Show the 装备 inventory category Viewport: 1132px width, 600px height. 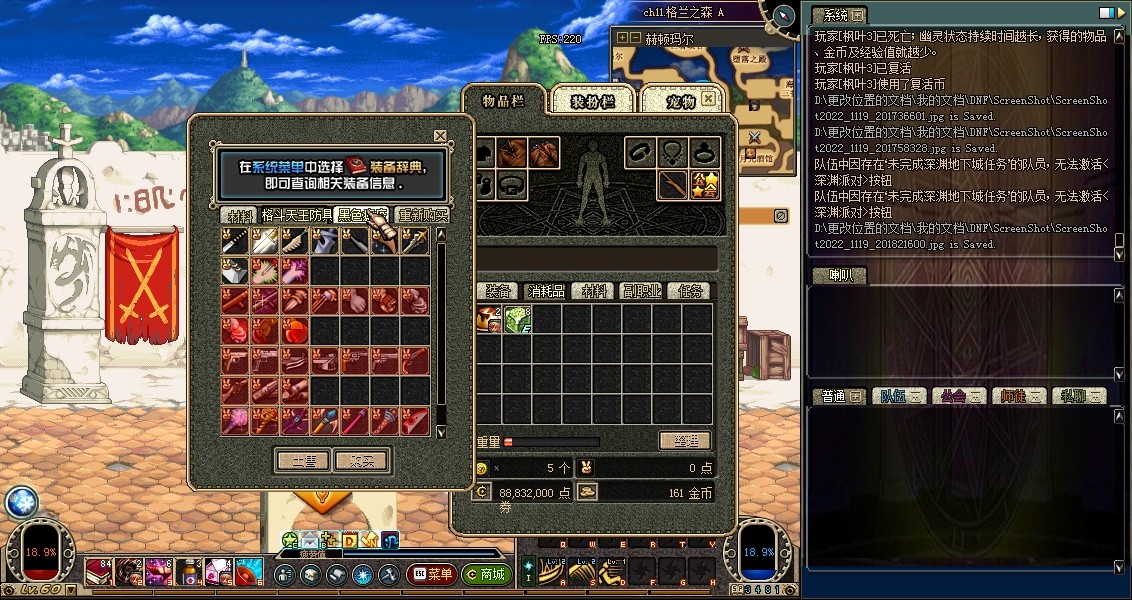(x=499, y=291)
